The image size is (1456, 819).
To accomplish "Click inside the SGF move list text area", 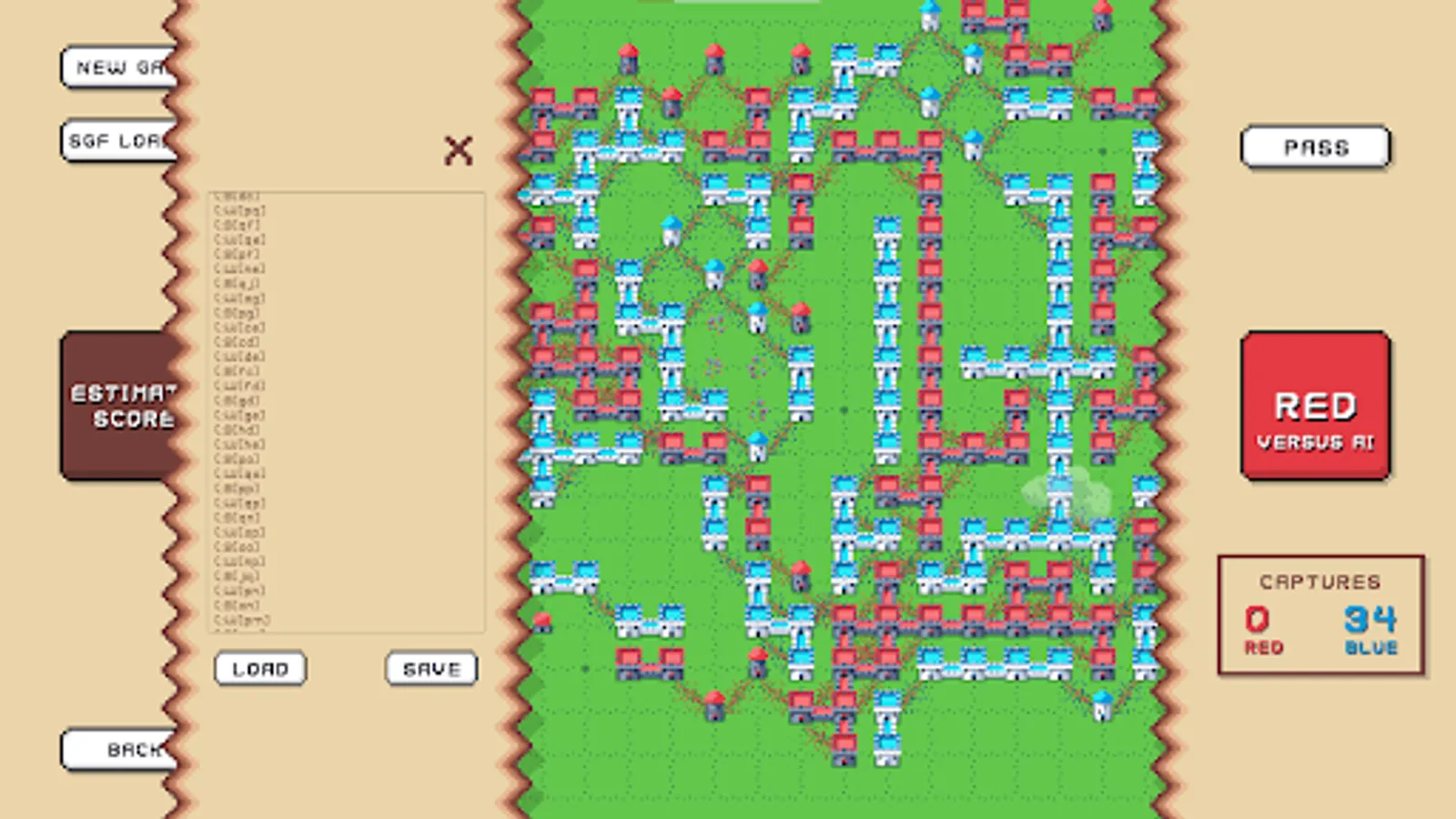I will 346,409.
